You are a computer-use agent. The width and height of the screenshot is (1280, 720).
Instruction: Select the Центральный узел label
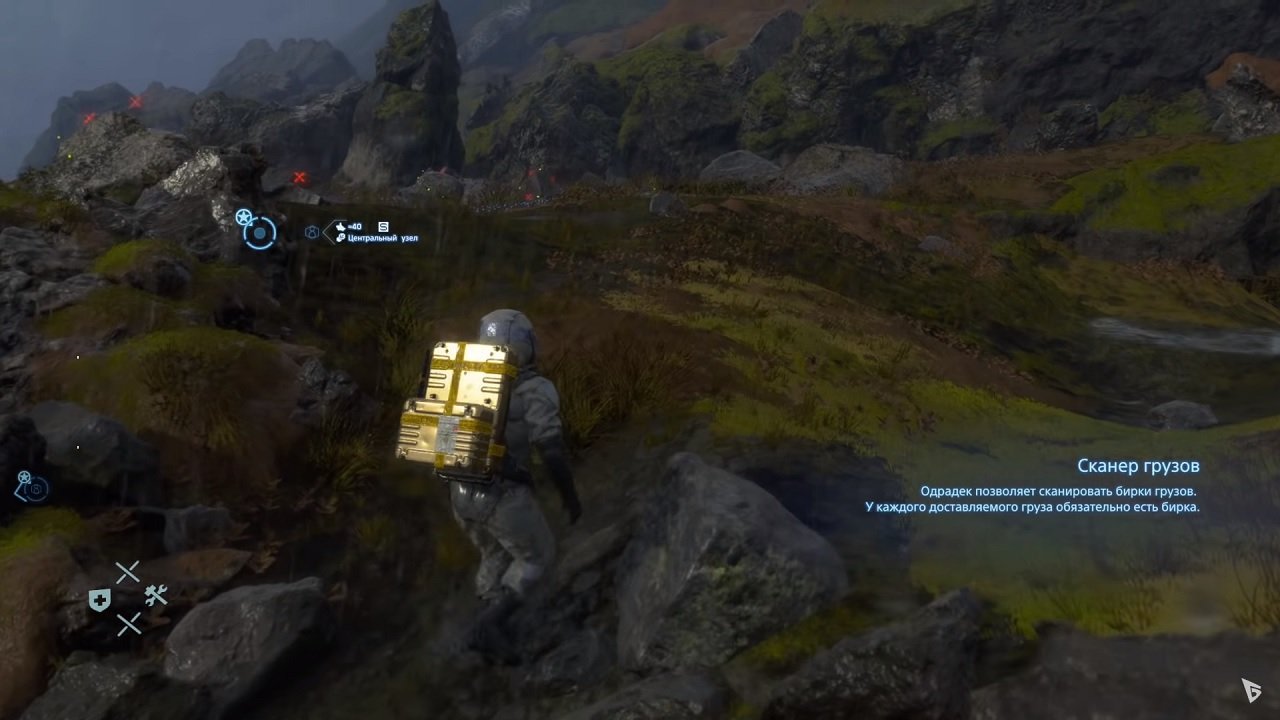click(383, 237)
